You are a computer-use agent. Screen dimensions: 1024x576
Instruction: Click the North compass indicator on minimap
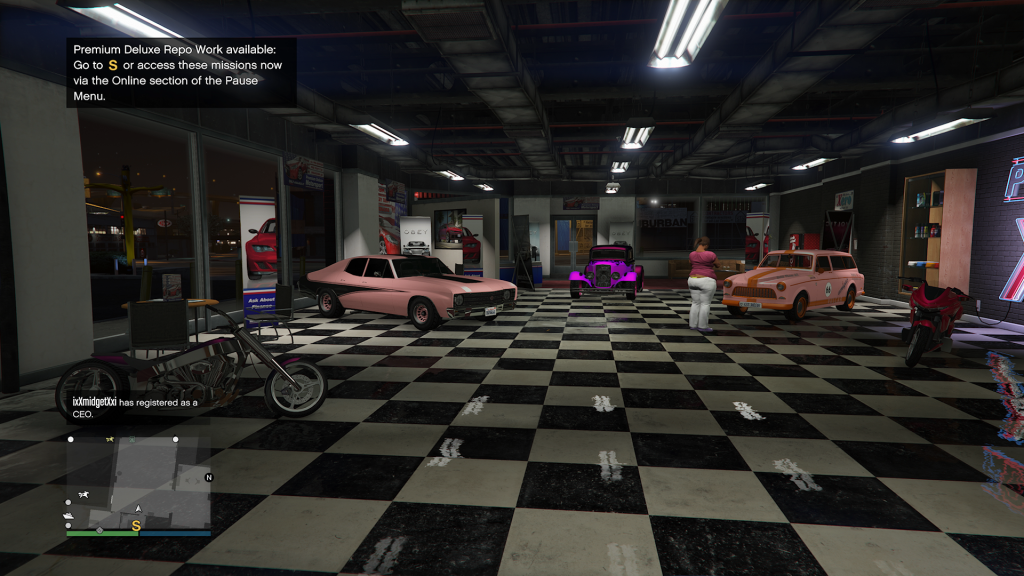[x=209, y=478]
